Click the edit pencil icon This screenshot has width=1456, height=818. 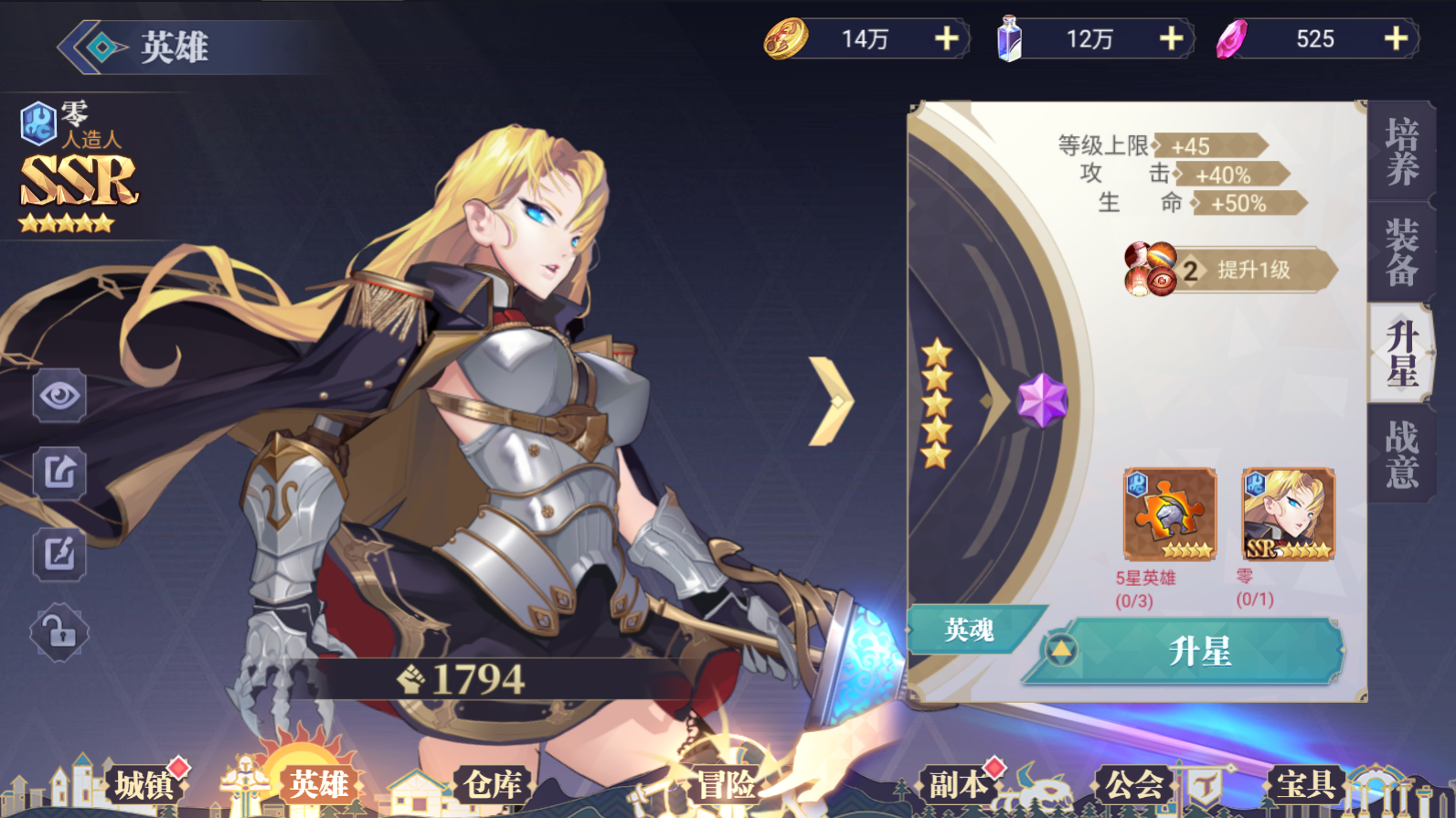tap(59, 553)
